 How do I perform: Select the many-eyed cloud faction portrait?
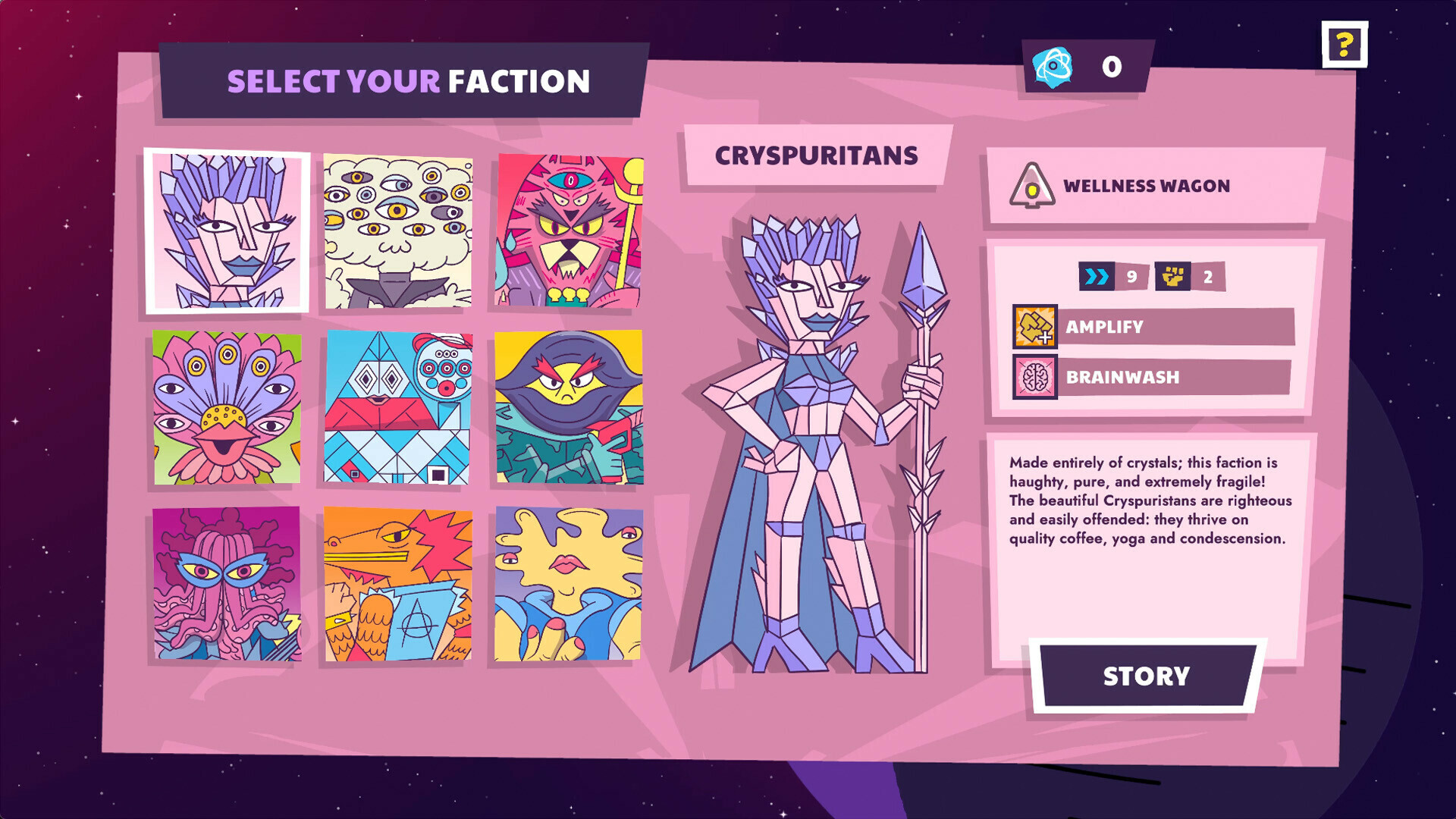point(397,232)
